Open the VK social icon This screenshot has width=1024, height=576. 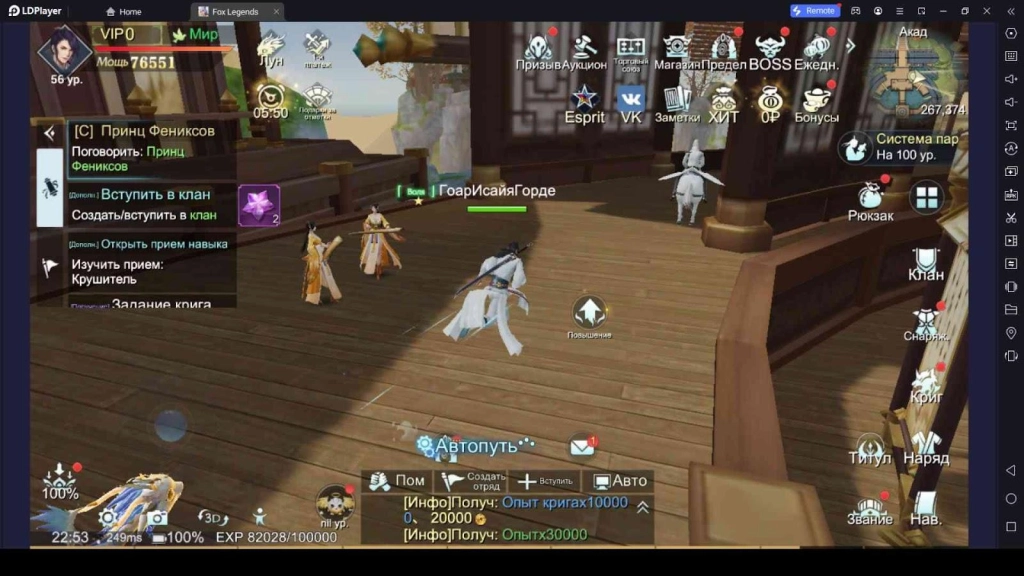(x=630, y=103)
